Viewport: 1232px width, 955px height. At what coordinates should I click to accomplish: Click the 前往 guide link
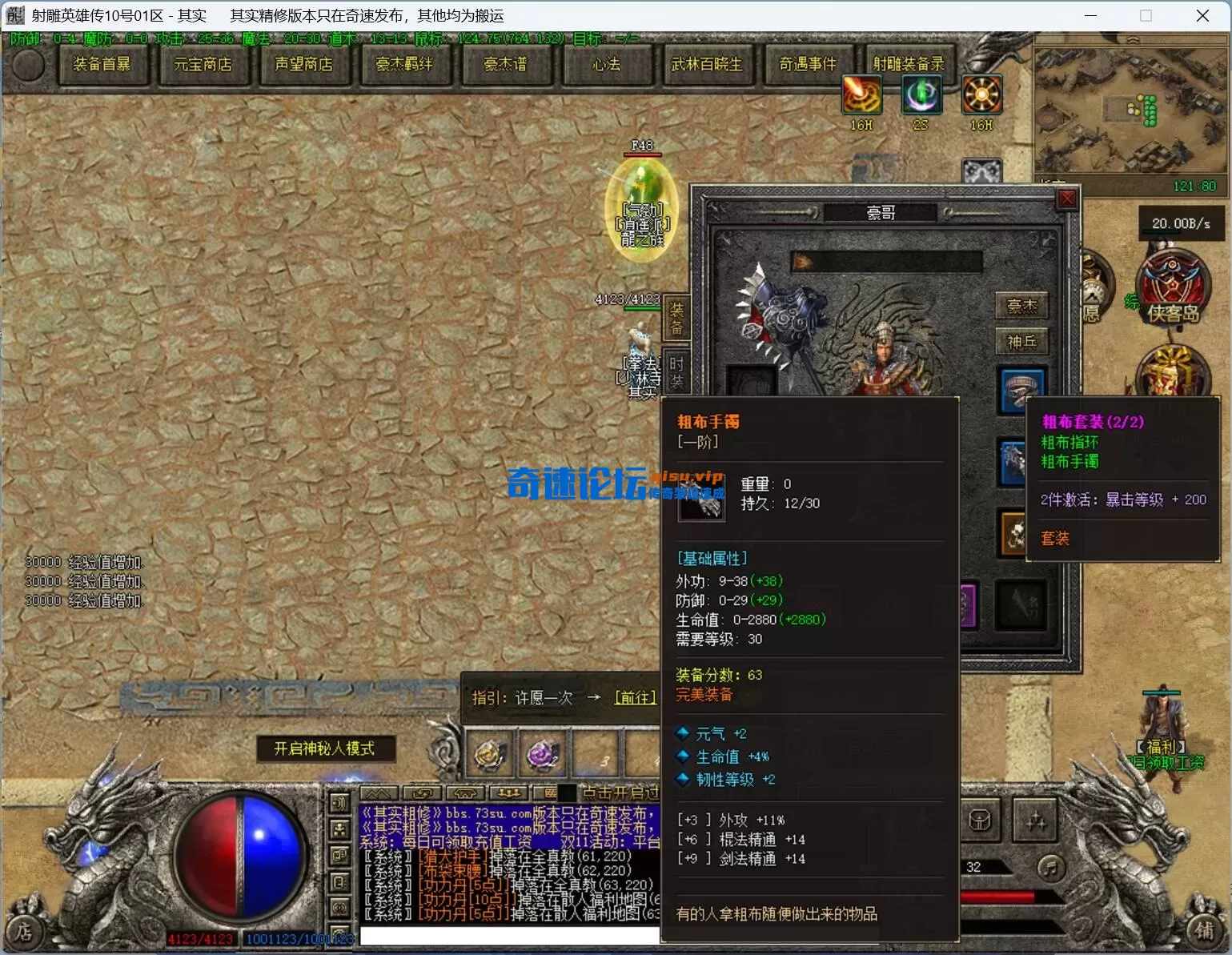point(635,698)
